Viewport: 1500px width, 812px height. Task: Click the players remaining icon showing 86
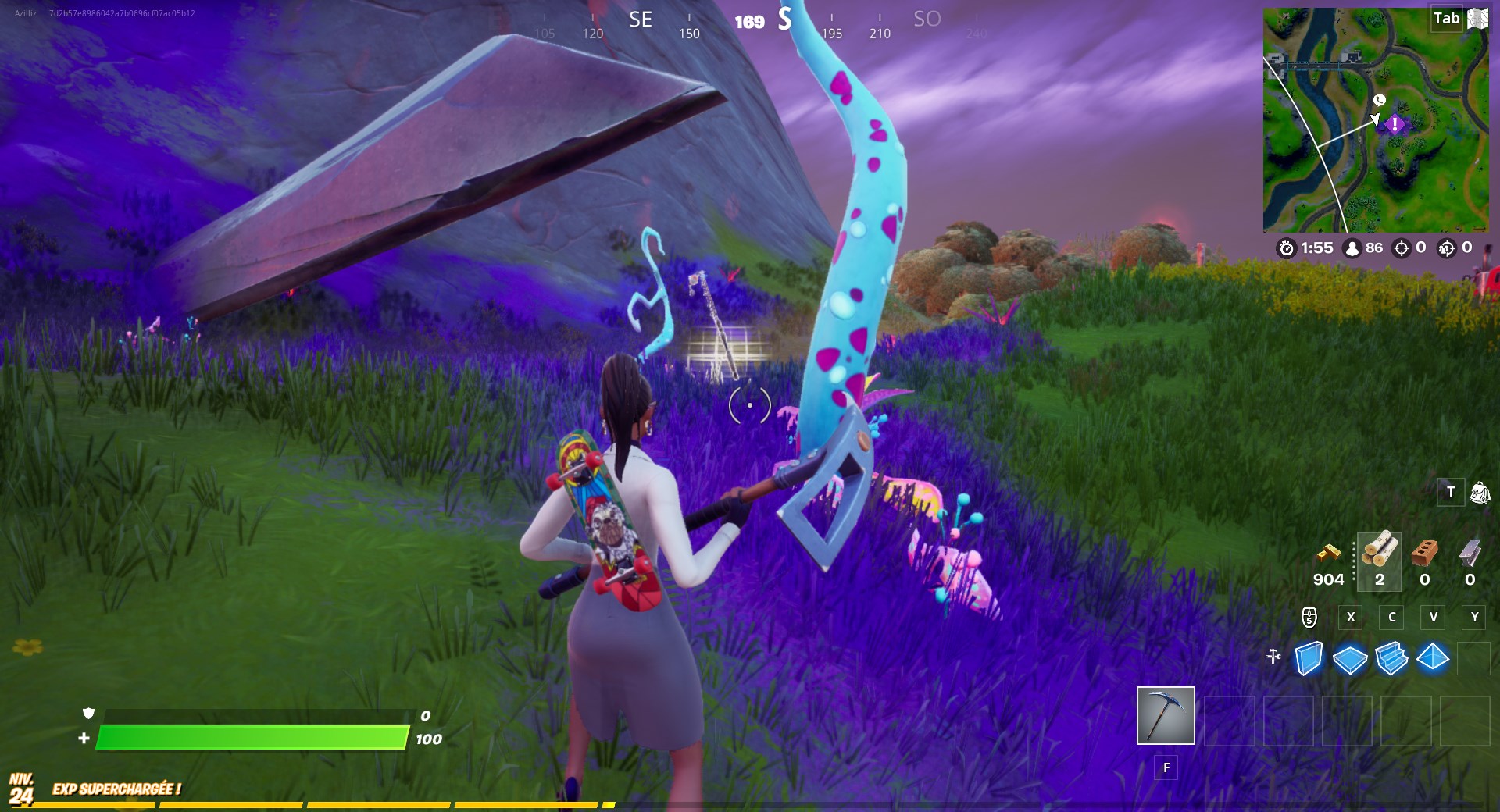[x=1352, y=248]
